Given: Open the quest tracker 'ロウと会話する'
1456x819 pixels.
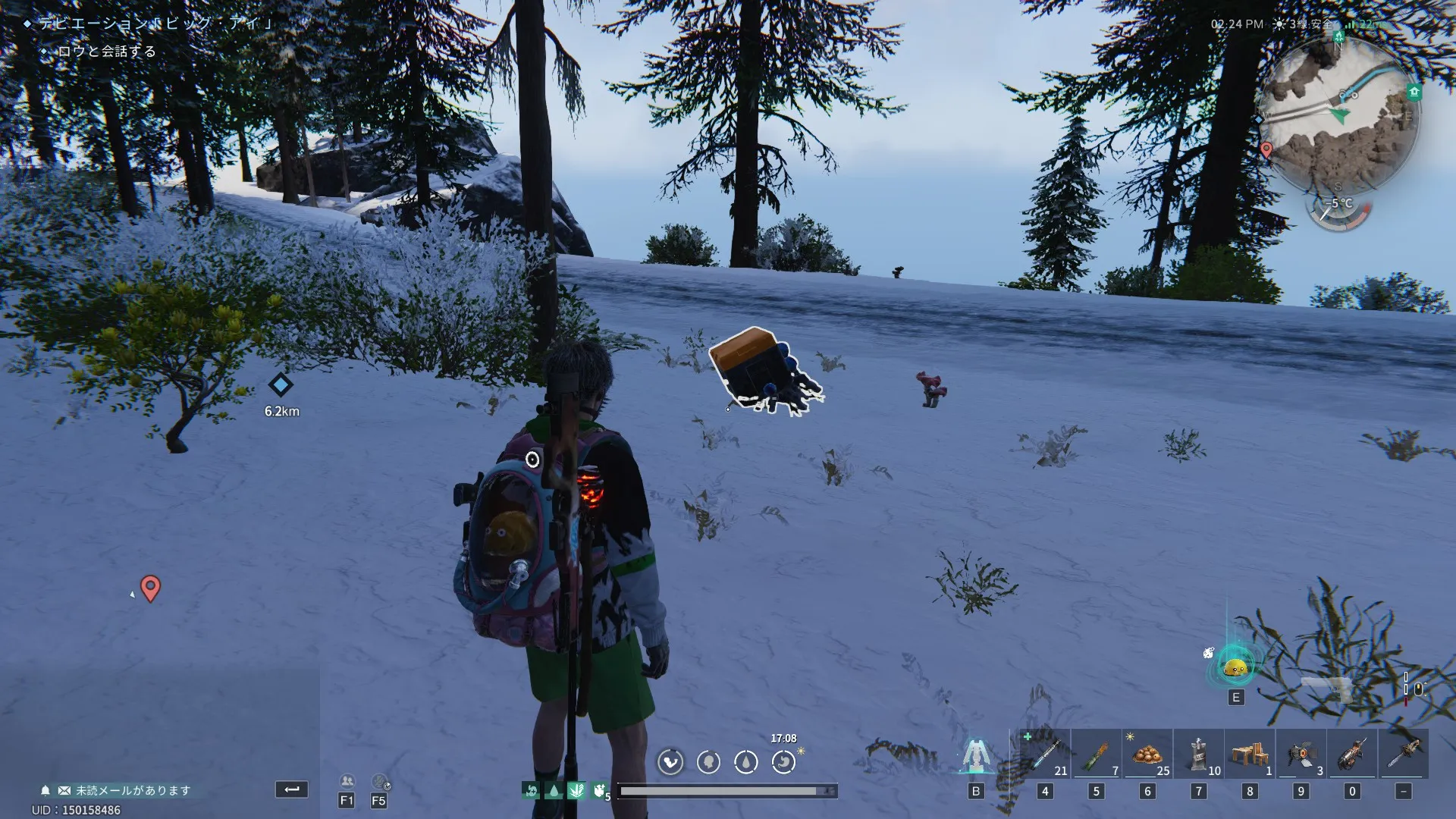Looking at the screenshot, I should pos(106,52).
